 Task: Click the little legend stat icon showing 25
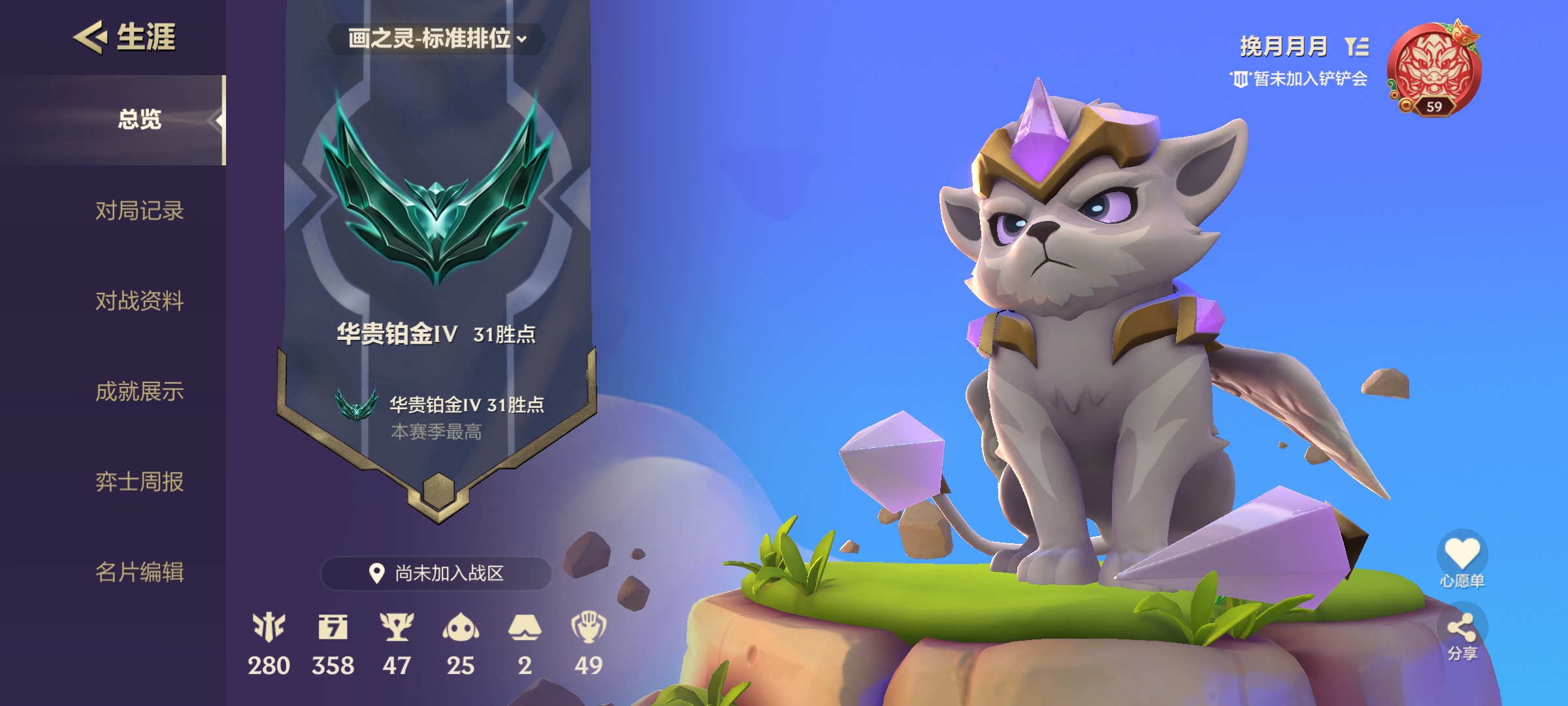[x=461, y=628]
